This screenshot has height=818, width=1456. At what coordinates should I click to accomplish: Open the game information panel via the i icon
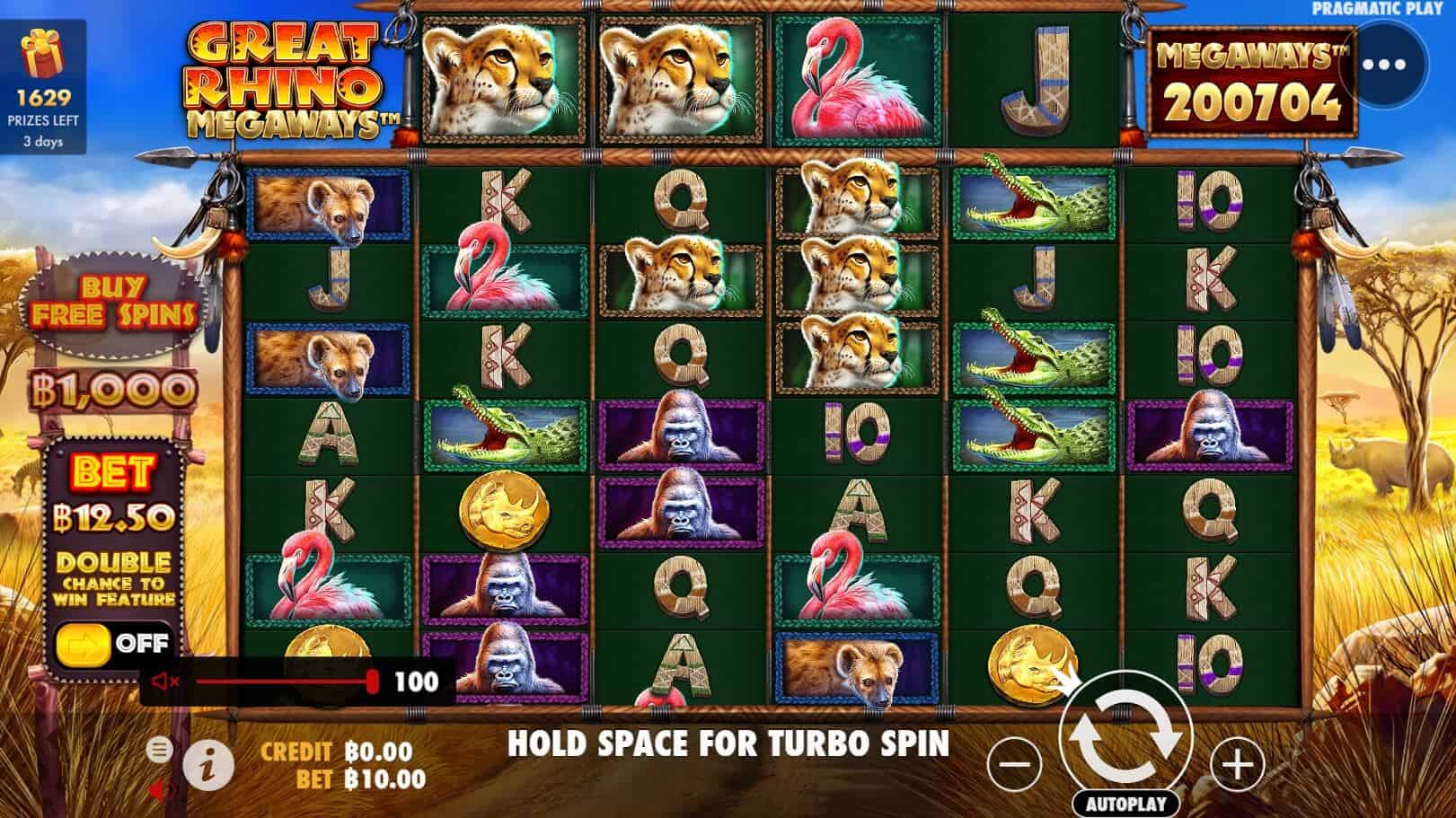click(x=209, y=759)
